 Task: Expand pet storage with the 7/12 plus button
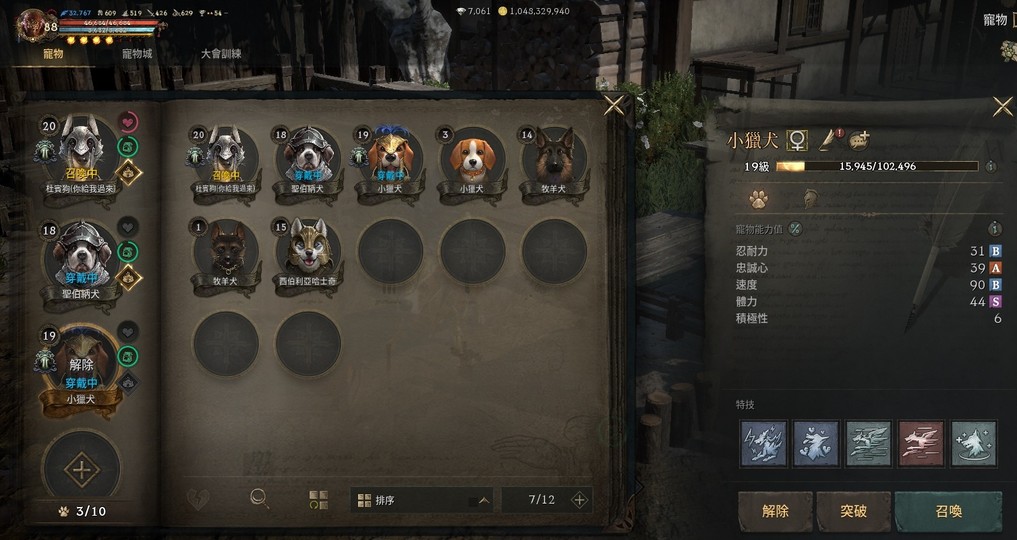click(x=578, y=499)
